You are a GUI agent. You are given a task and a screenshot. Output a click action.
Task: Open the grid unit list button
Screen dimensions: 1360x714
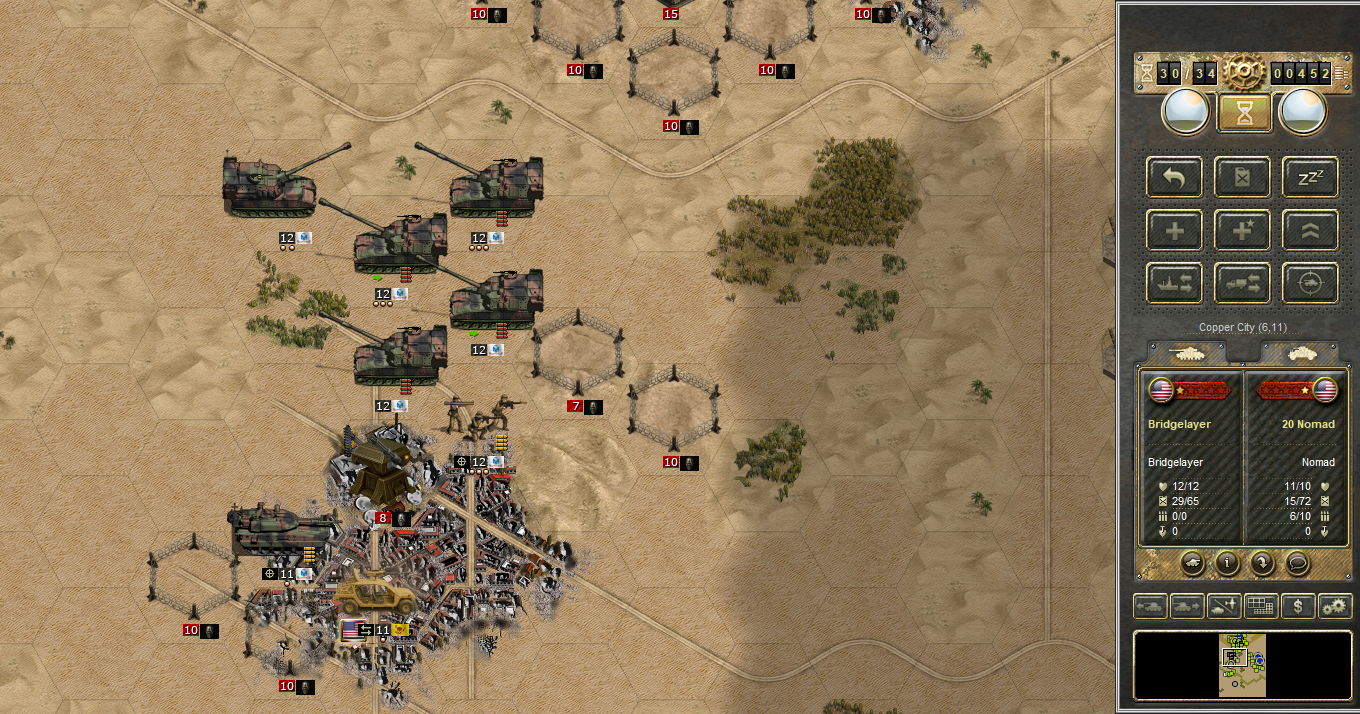1260,605
